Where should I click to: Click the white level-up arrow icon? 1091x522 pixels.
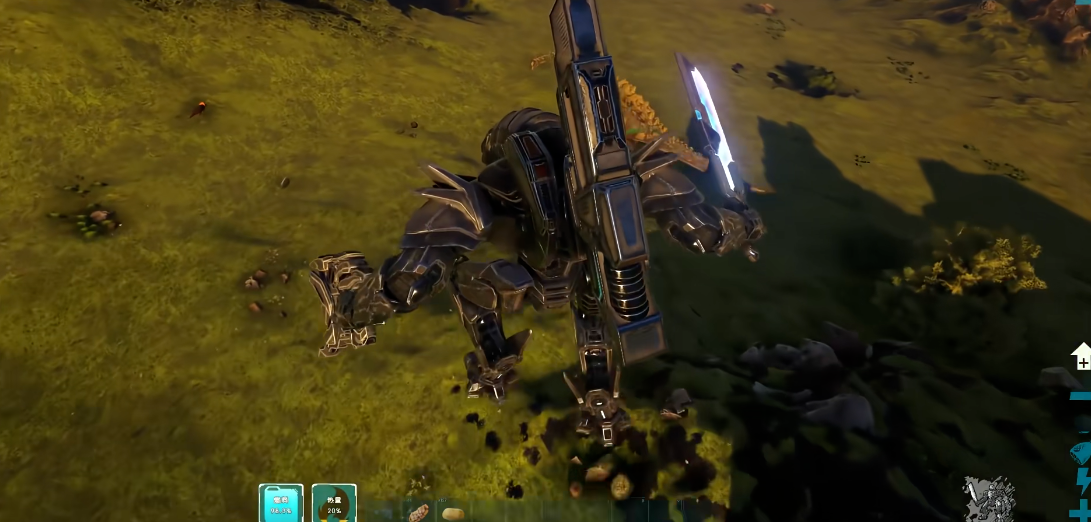coord(1081,356)
